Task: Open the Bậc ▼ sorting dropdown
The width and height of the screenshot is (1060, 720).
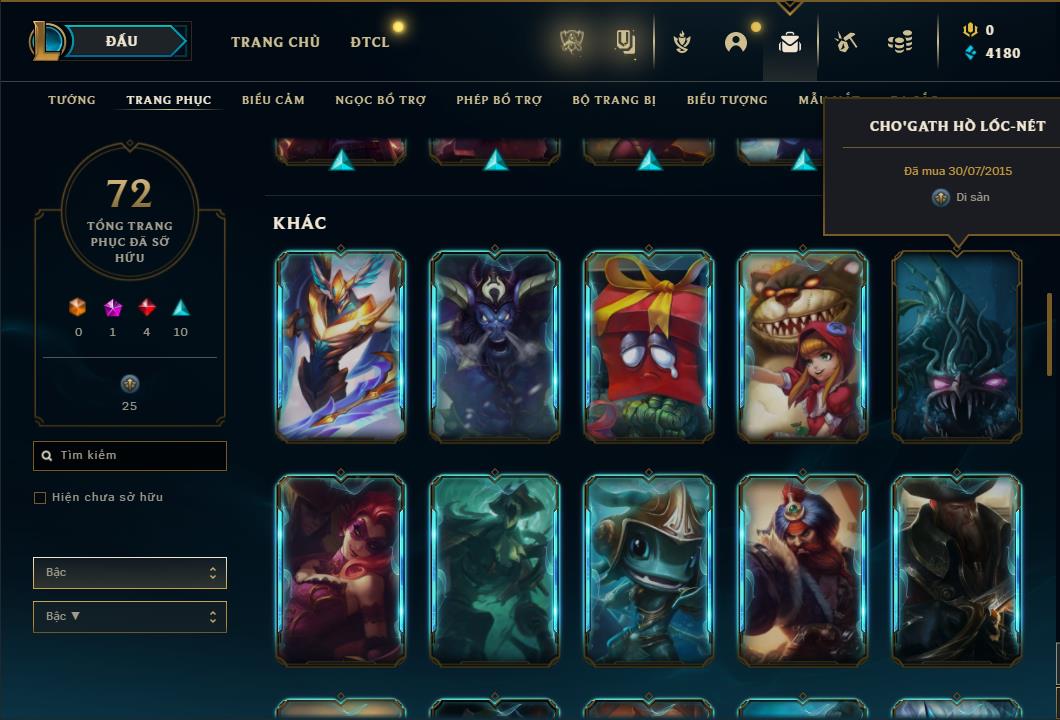Action: pos(130,617)
